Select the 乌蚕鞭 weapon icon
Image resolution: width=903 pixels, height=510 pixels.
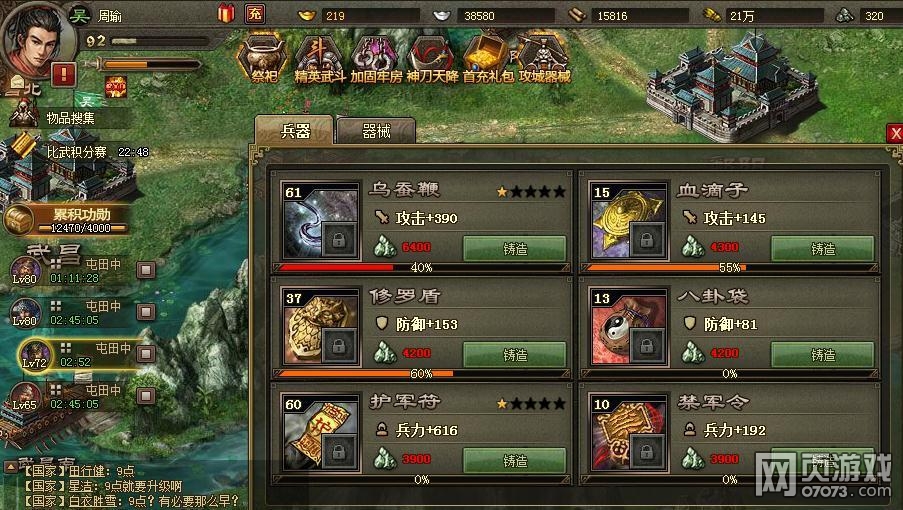[x=321, y=220]
